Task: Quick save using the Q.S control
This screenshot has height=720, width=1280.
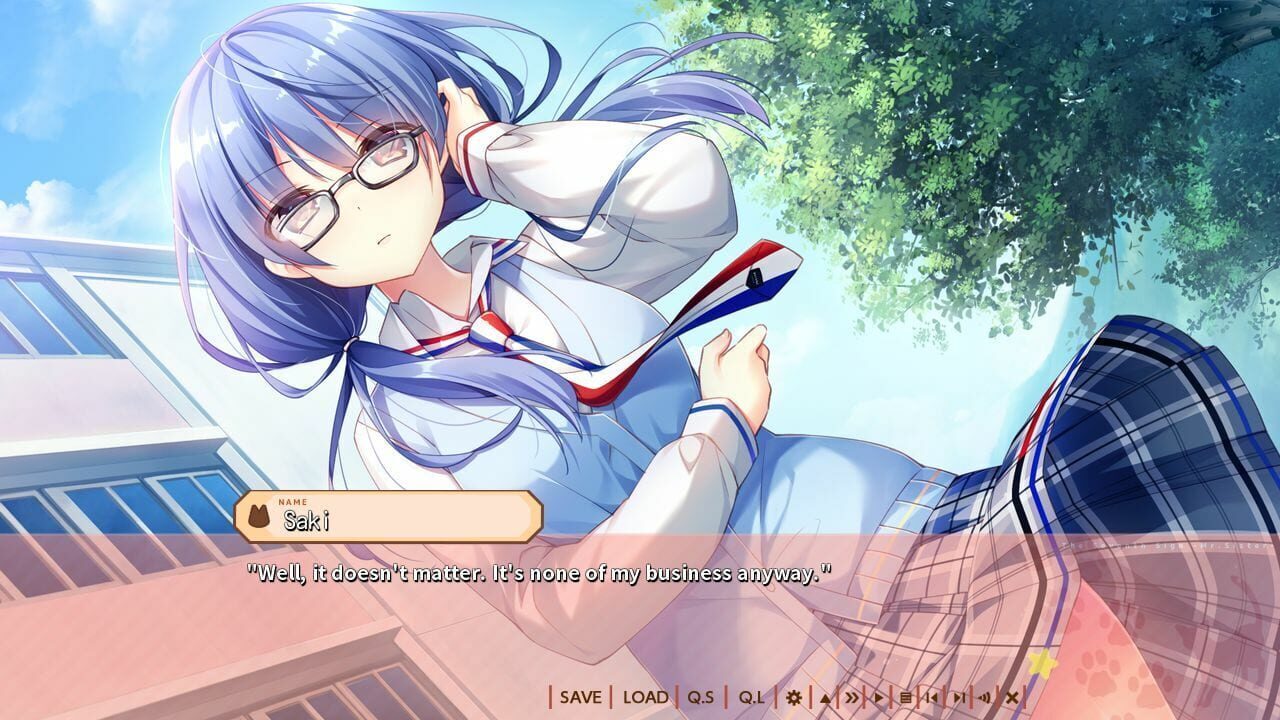Action: [x=700, y=699]
